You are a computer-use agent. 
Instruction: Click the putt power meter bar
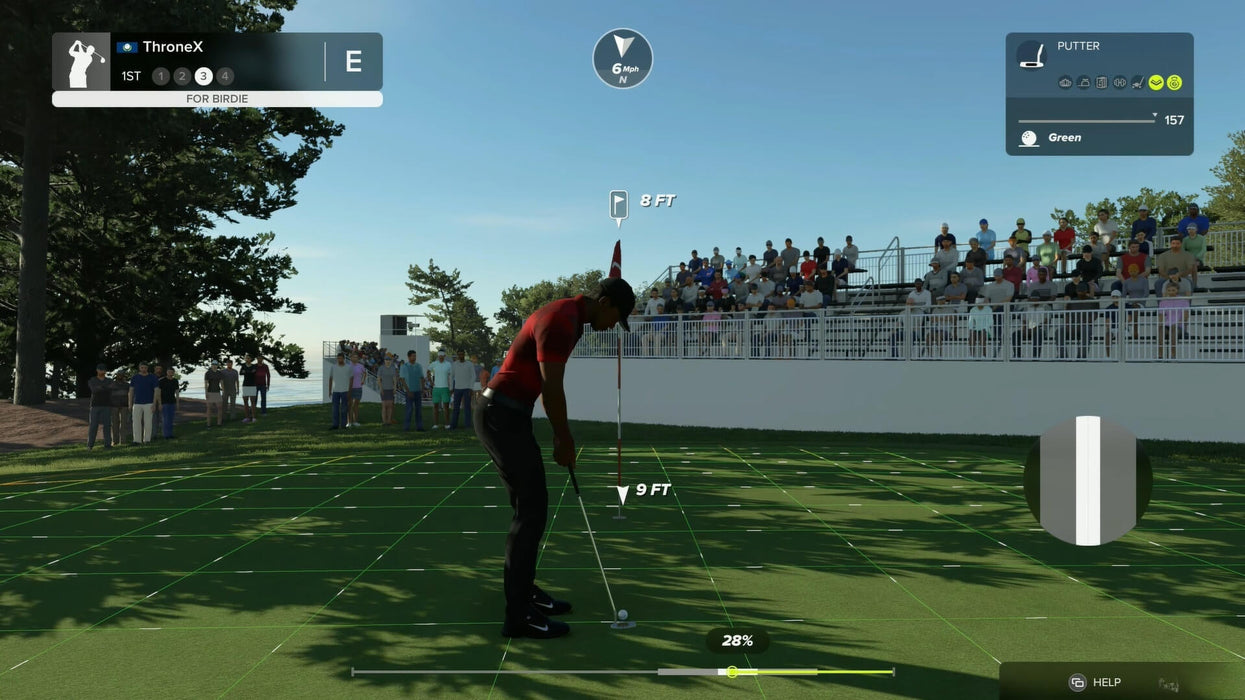coord(622,672)
